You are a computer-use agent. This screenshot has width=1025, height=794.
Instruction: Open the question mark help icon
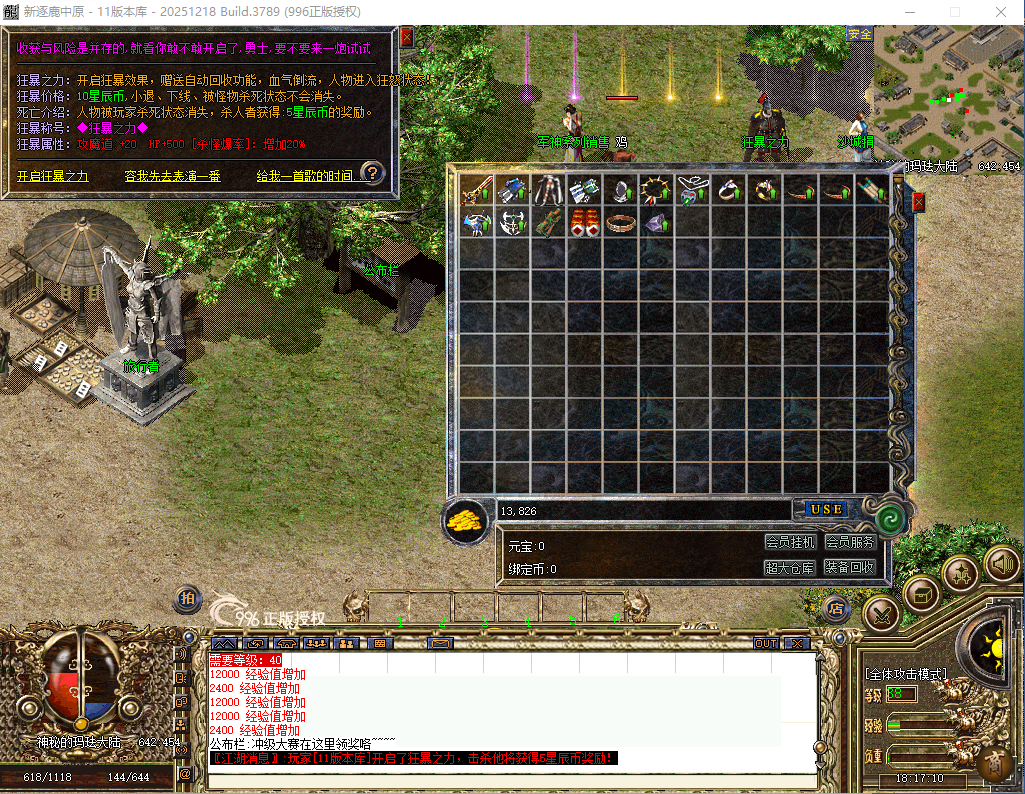tap(372, 173)
